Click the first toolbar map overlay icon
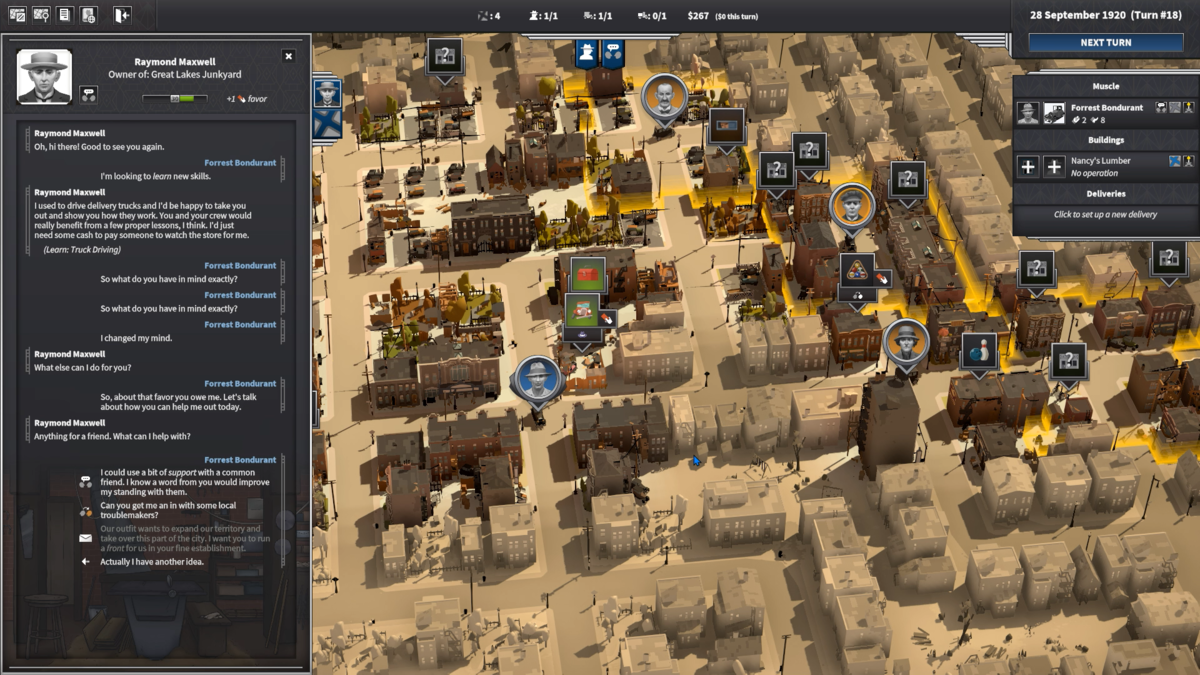Image resolution: width=1200 pixels, height=675 pixels. [17, 15]
